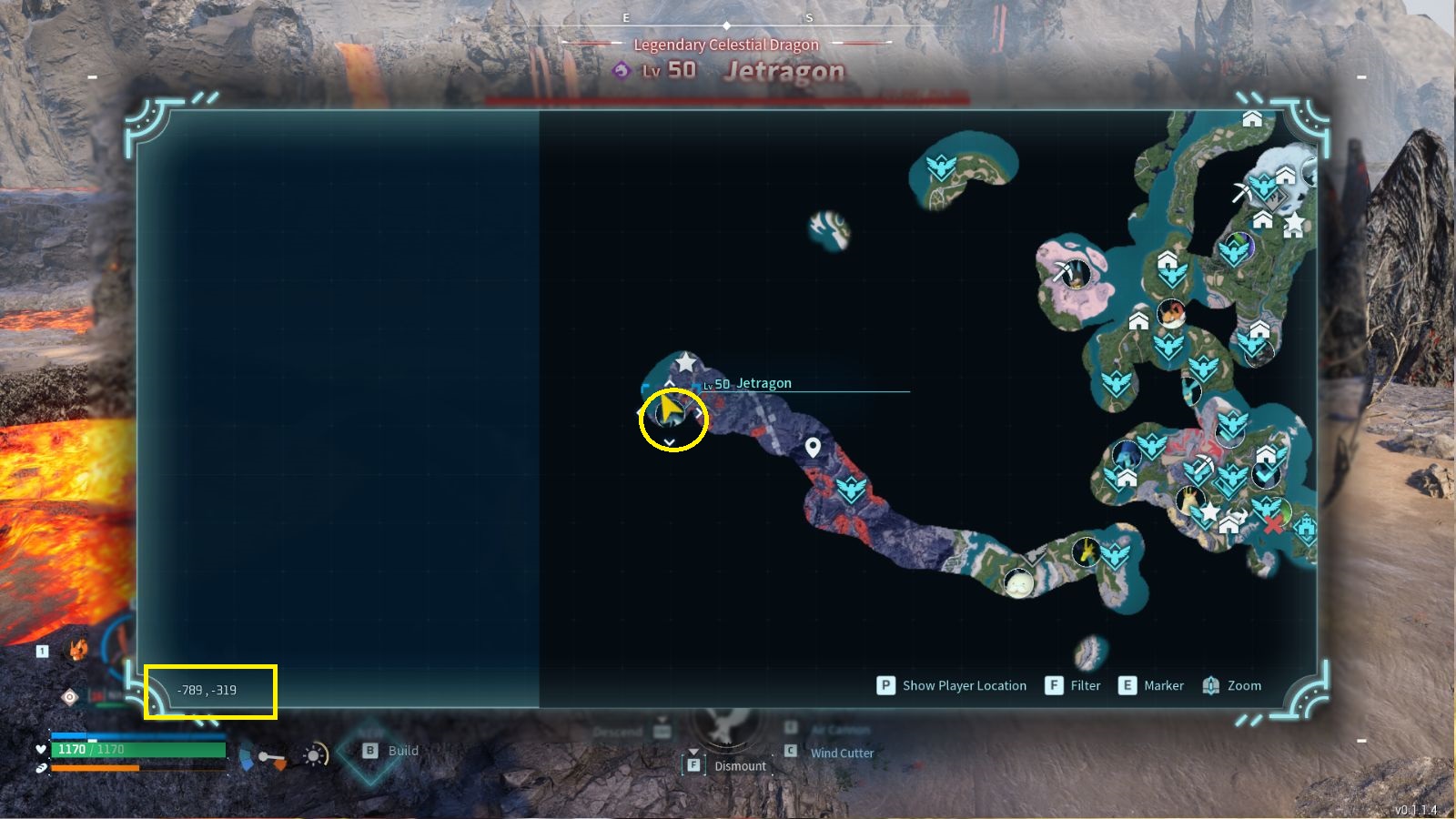This screenshot has height=819, width=1456.
Task: Click the left chevron beside player marker
Action: click(x=640, y=411)
